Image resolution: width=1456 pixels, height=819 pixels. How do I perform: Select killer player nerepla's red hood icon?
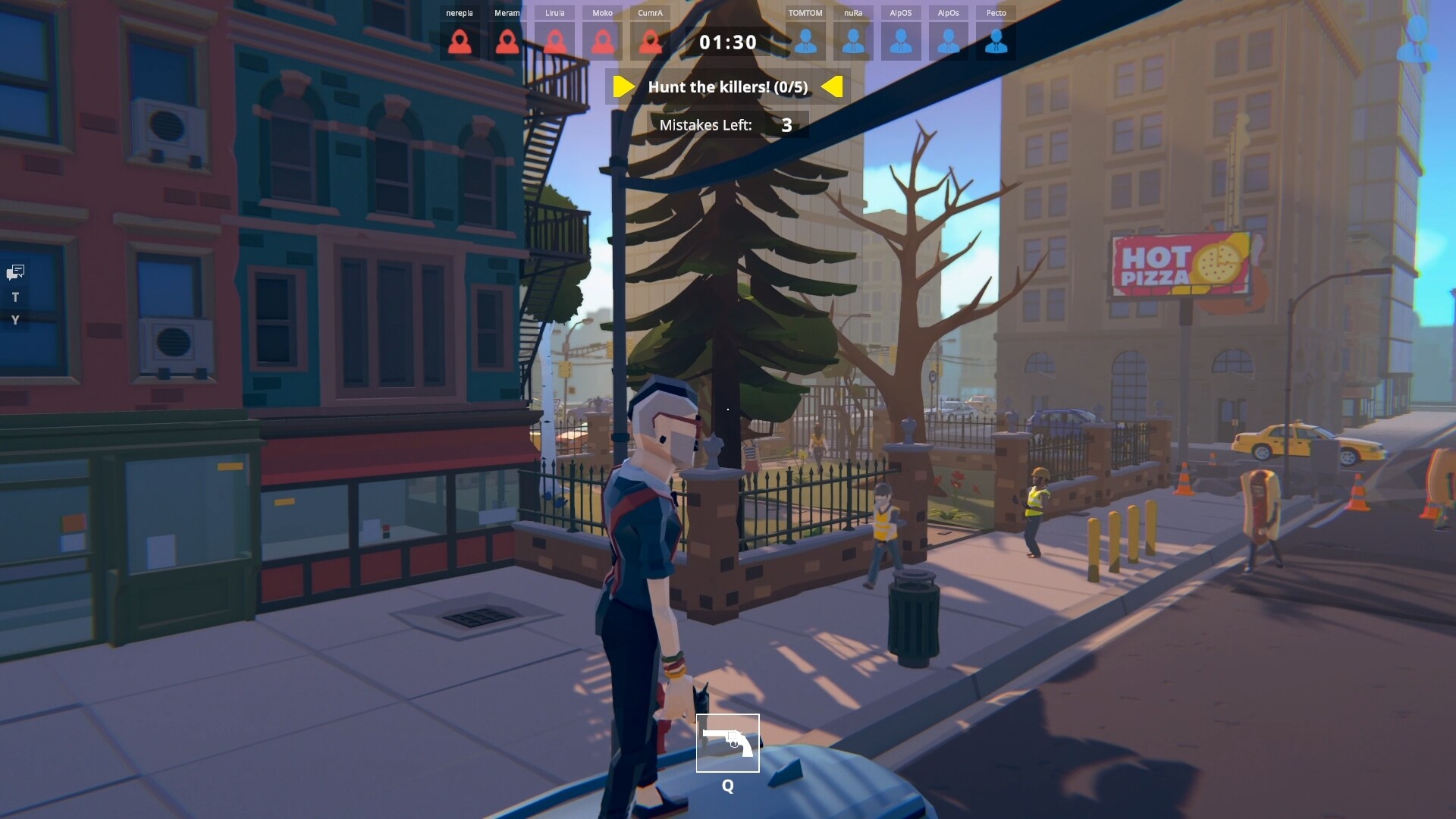pyautogui.click(x=460, y=42)
